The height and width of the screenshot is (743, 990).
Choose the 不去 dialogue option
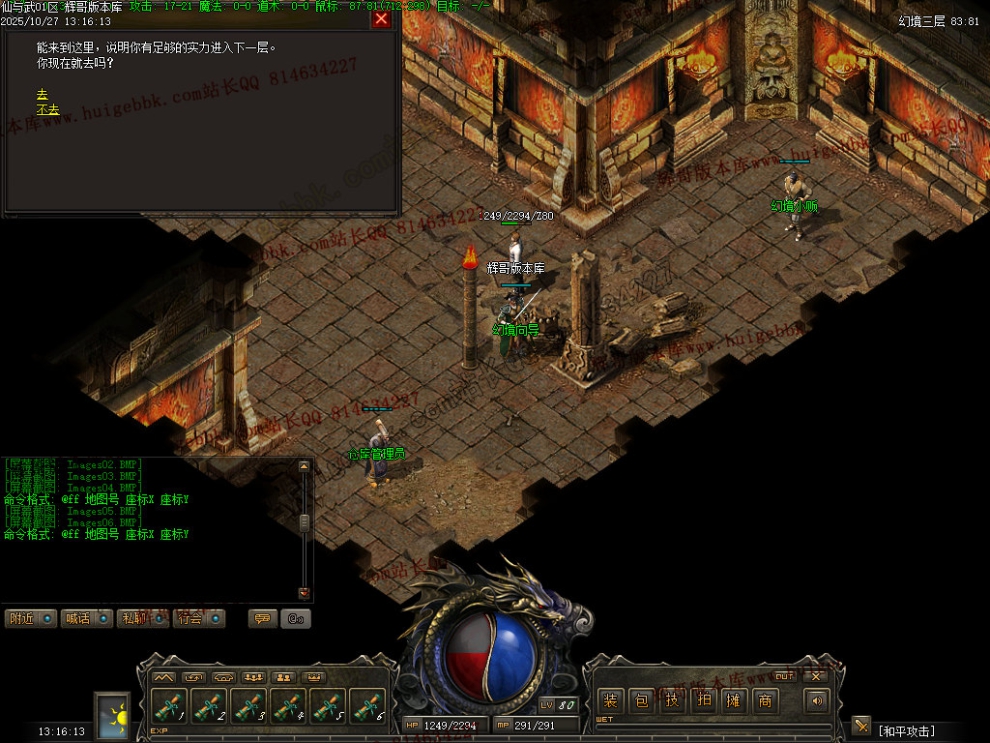pos(48,109)
